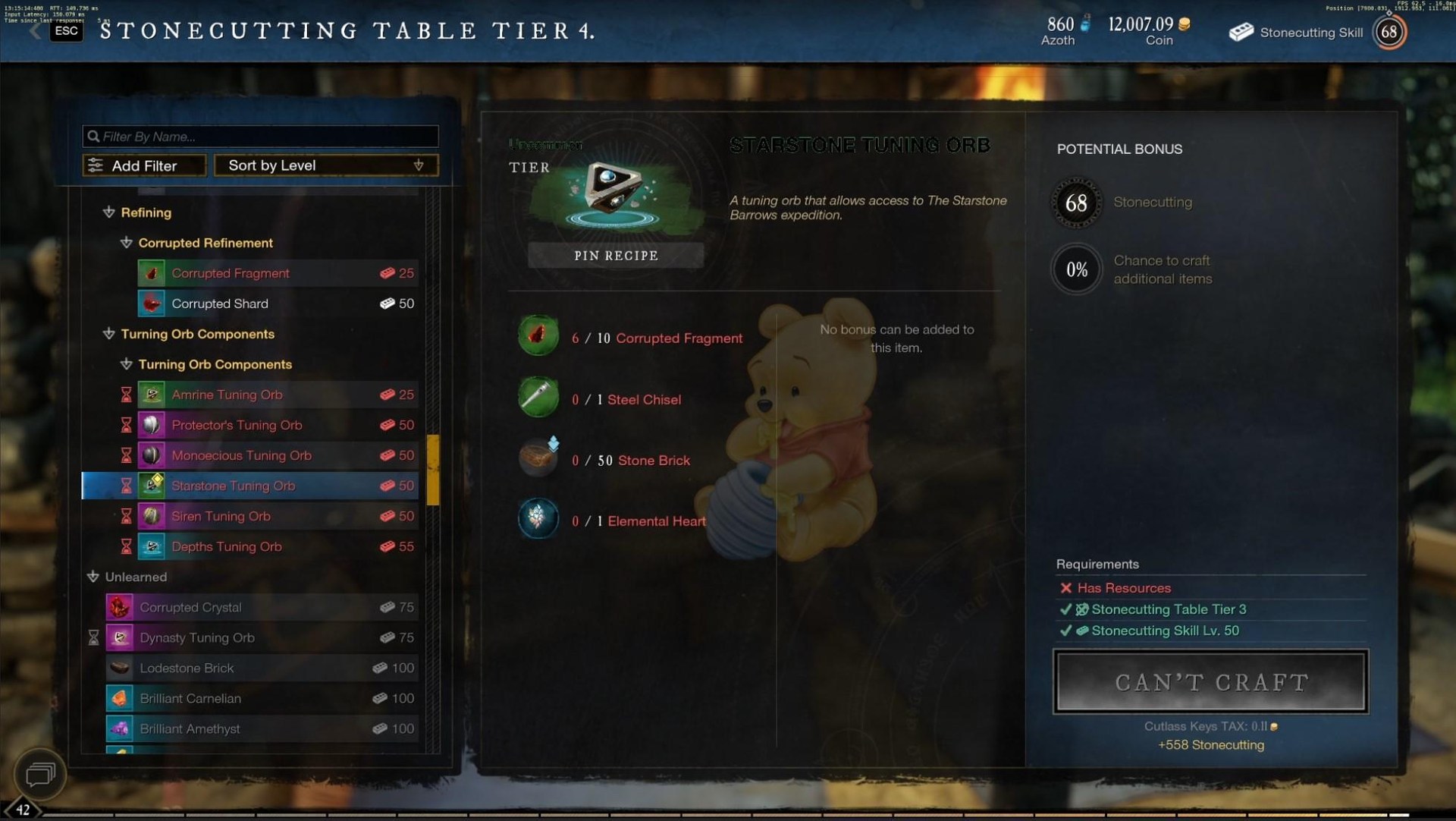Click the Elemental Heart ingredient icon

[x=538, y=519]
